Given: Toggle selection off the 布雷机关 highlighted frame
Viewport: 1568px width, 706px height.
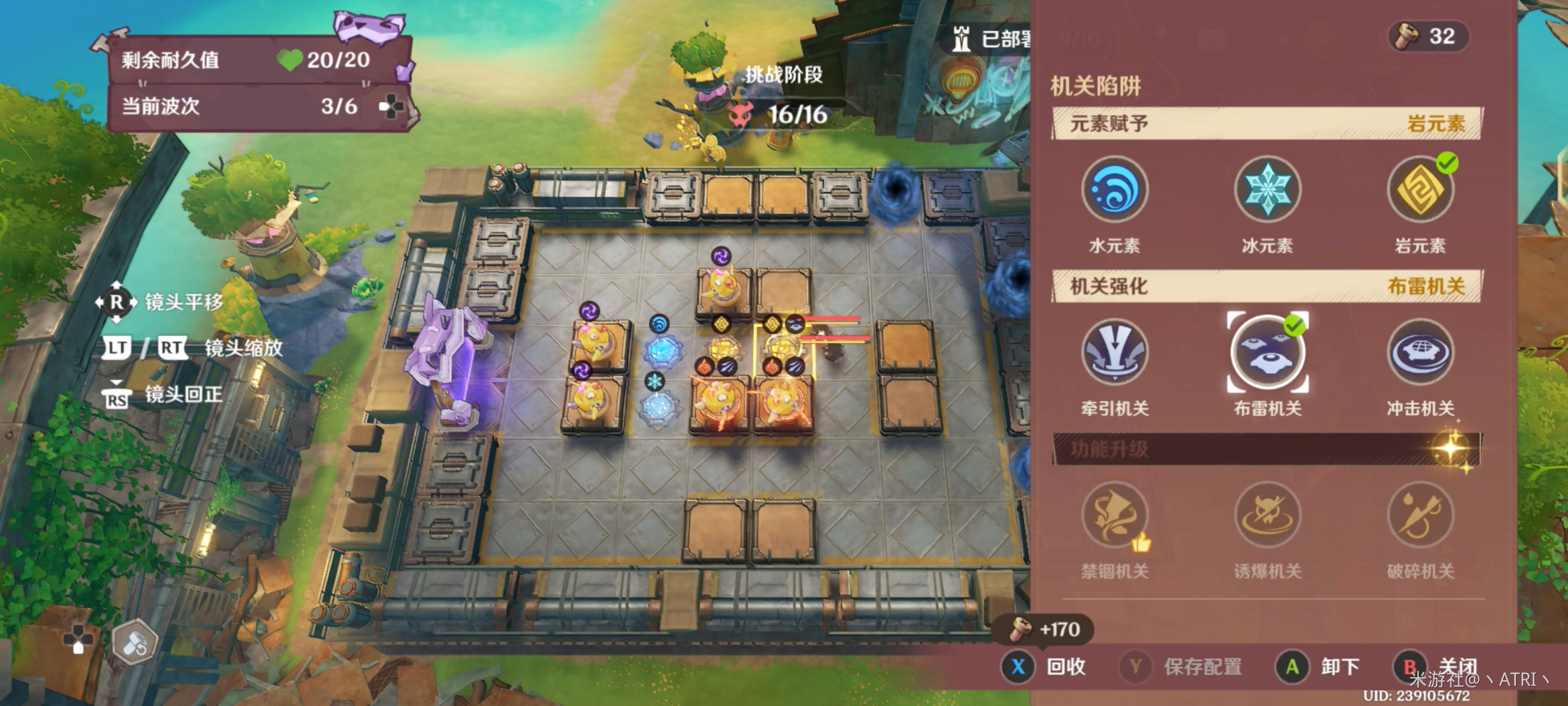Looking at the screenshot, I should pyautogui.click(x=1267, y=354).
